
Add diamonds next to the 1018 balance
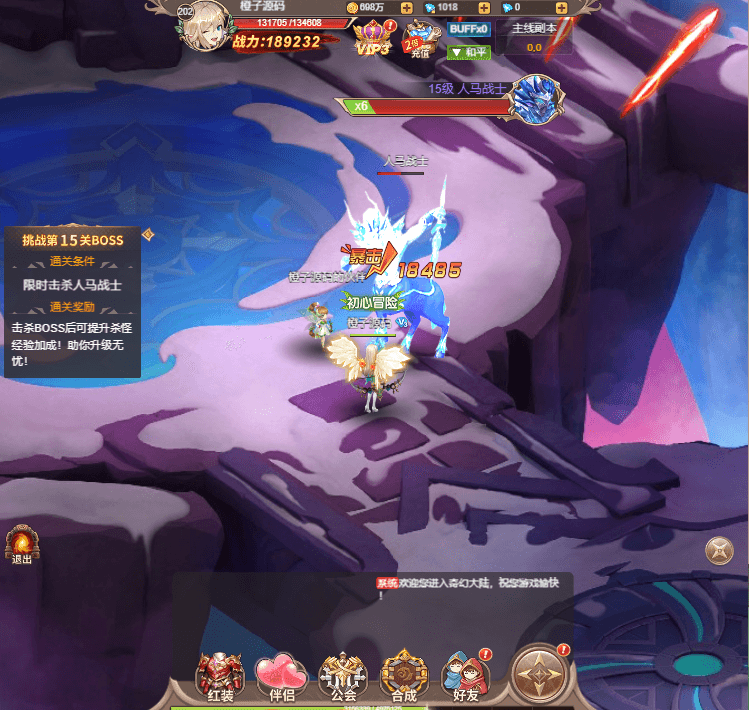tap(485, 7)
